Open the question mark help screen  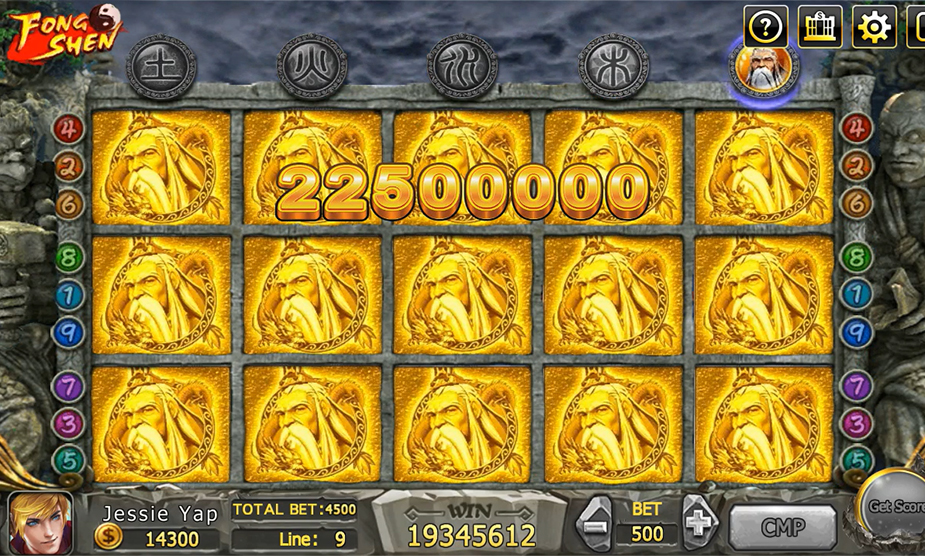[765, 26]
